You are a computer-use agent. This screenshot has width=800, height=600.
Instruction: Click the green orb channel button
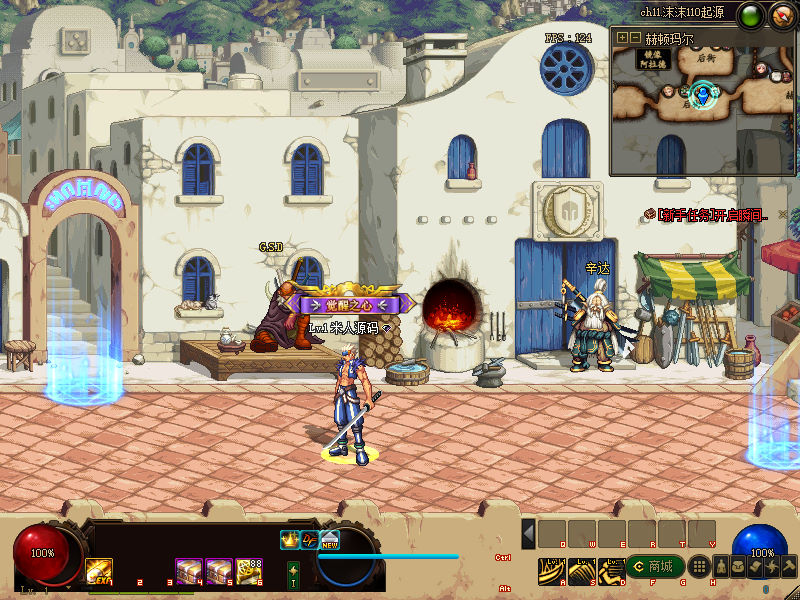tap(748, 16)
